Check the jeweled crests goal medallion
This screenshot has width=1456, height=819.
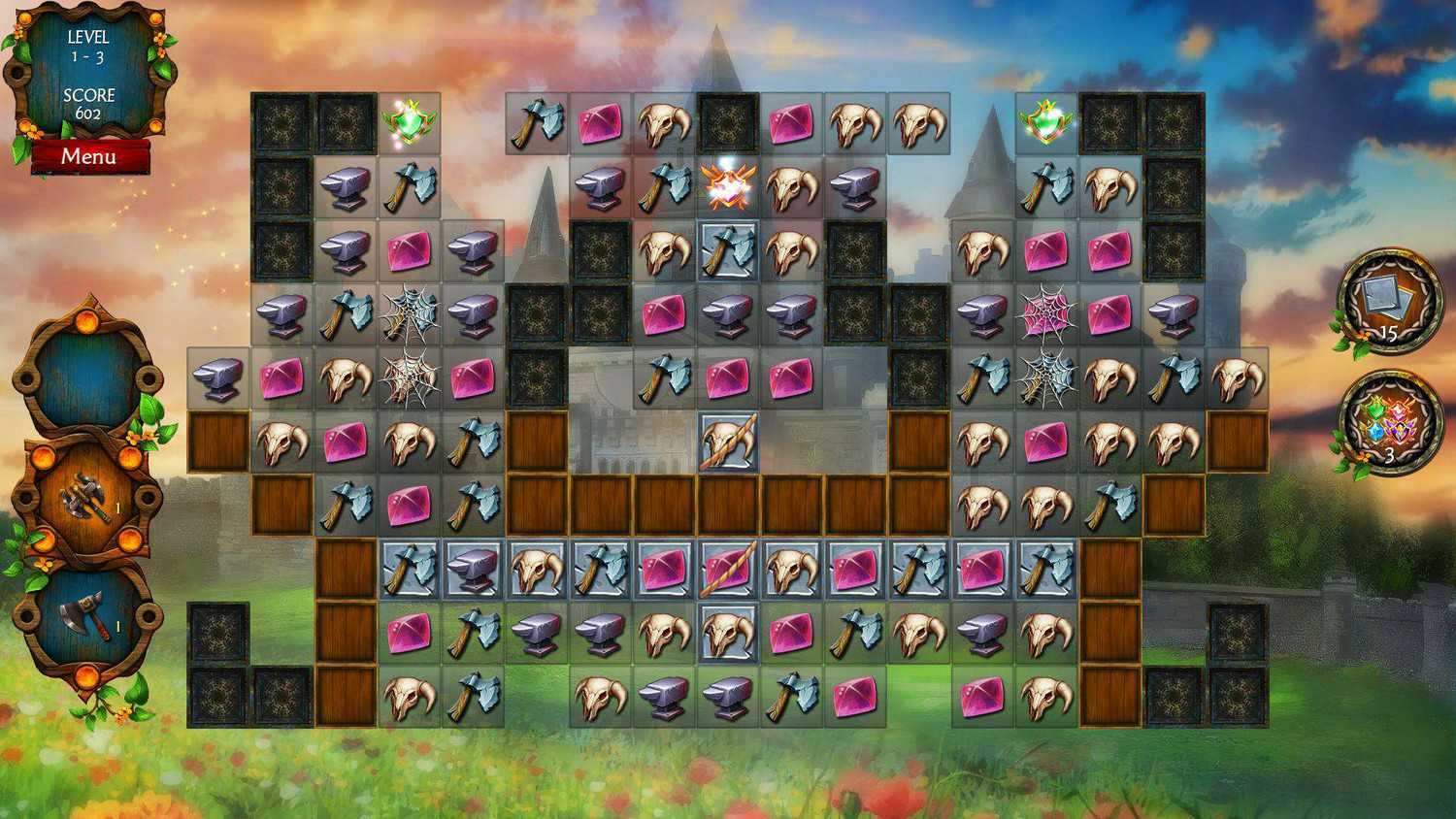tap(1389, 424)
